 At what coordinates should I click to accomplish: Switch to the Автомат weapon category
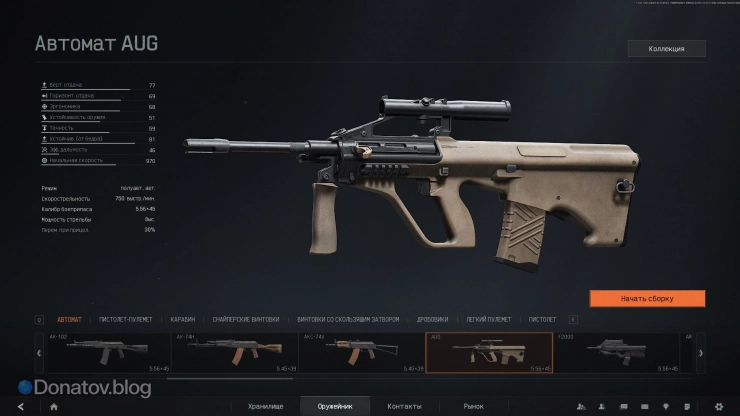click(x=70, y=319)
